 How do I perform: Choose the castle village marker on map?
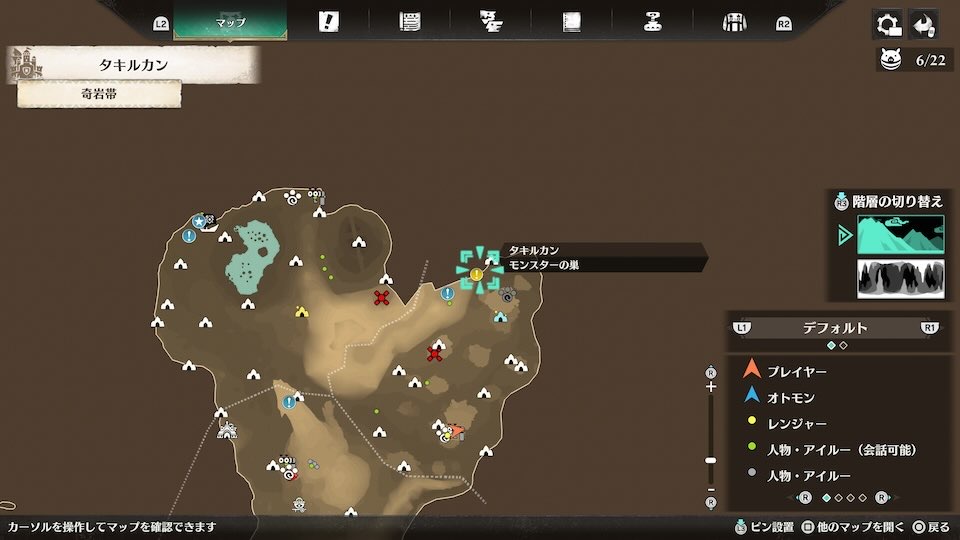pyautogui.click(x=227, y=430)
